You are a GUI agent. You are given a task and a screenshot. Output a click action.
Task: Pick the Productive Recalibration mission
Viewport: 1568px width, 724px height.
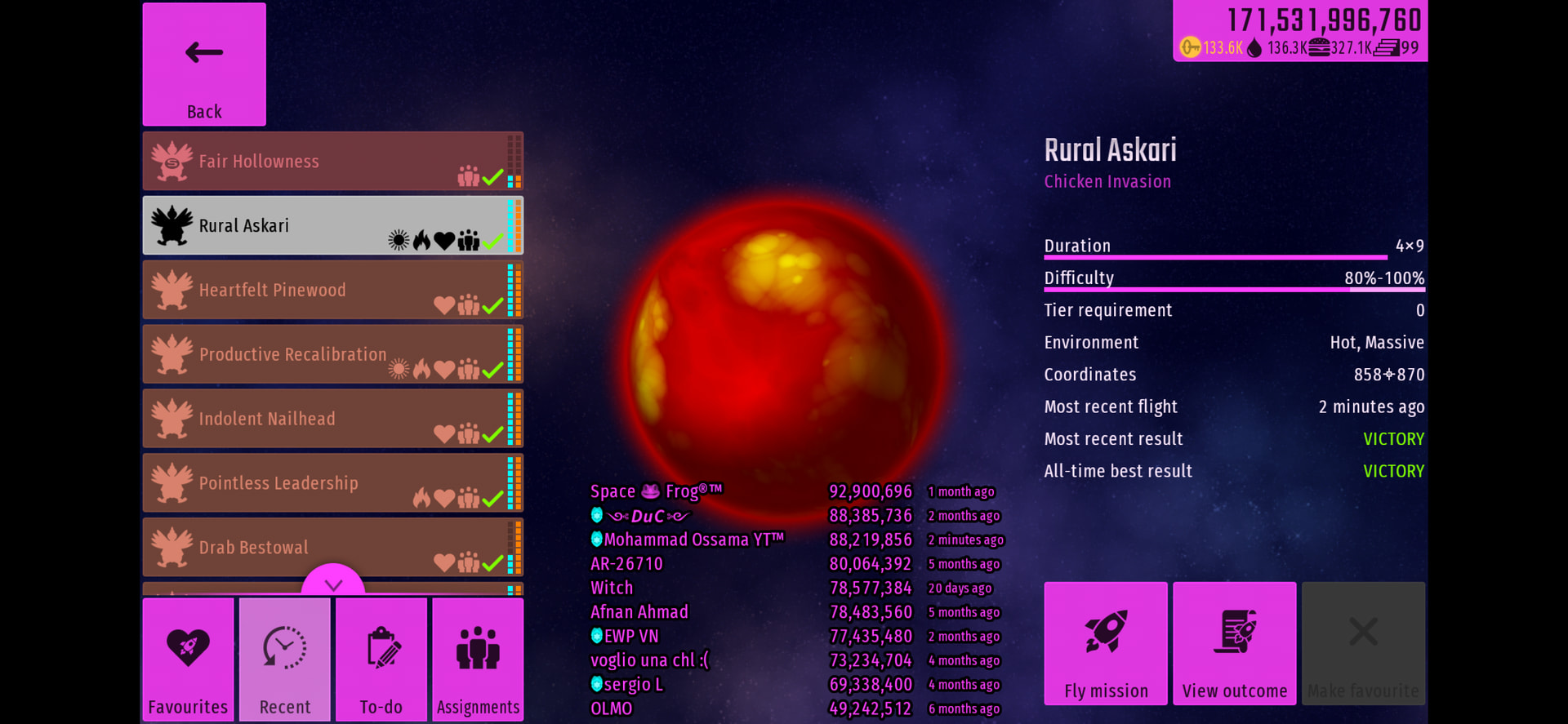332,354
